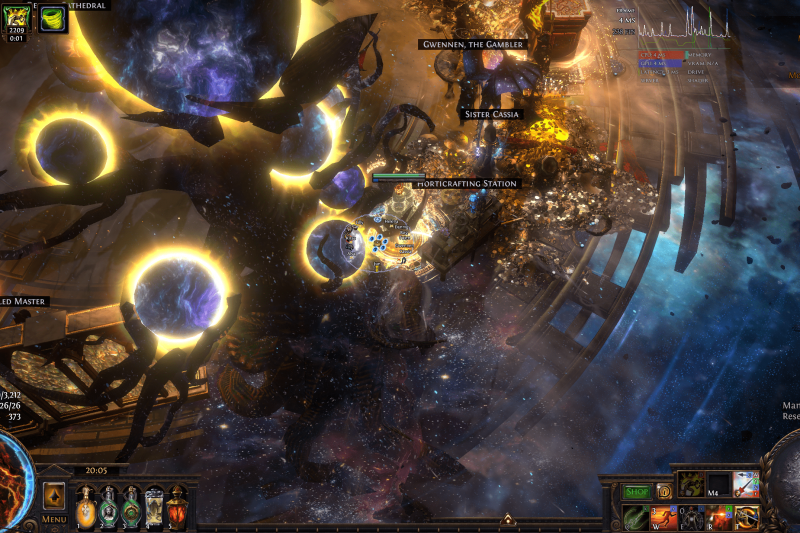The height and width of the screenshot is (533, 800).
Task: Select the arrow skill in the top row
Action: (746, 484)
